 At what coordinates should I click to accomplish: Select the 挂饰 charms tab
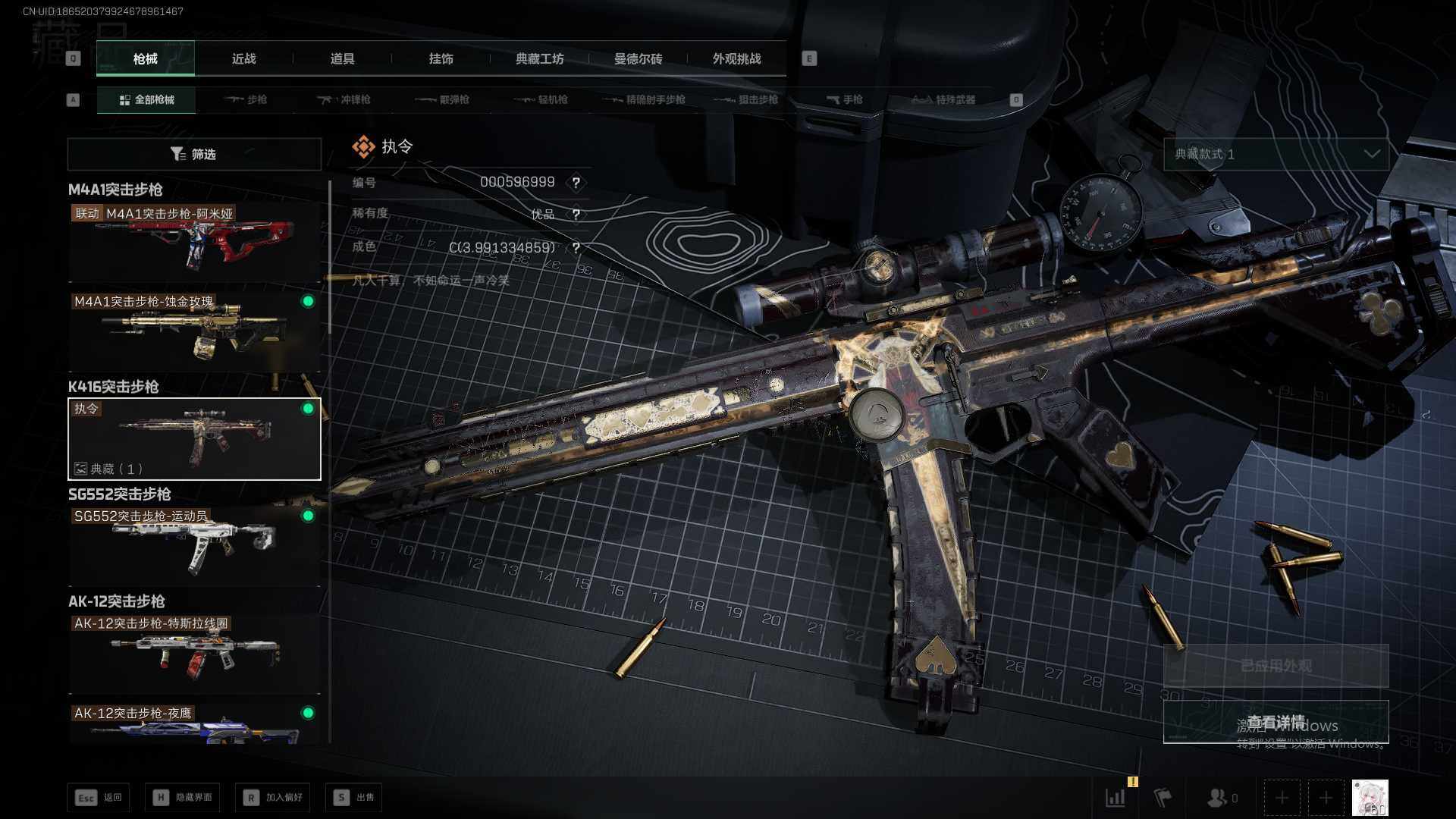click(441, 58)
